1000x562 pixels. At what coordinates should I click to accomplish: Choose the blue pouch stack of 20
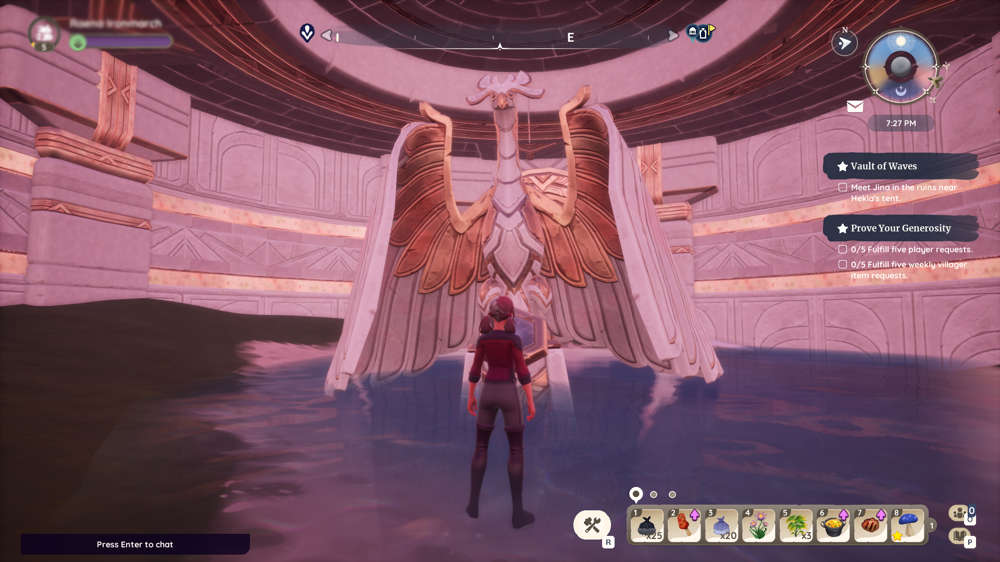[x=723, y=525]
